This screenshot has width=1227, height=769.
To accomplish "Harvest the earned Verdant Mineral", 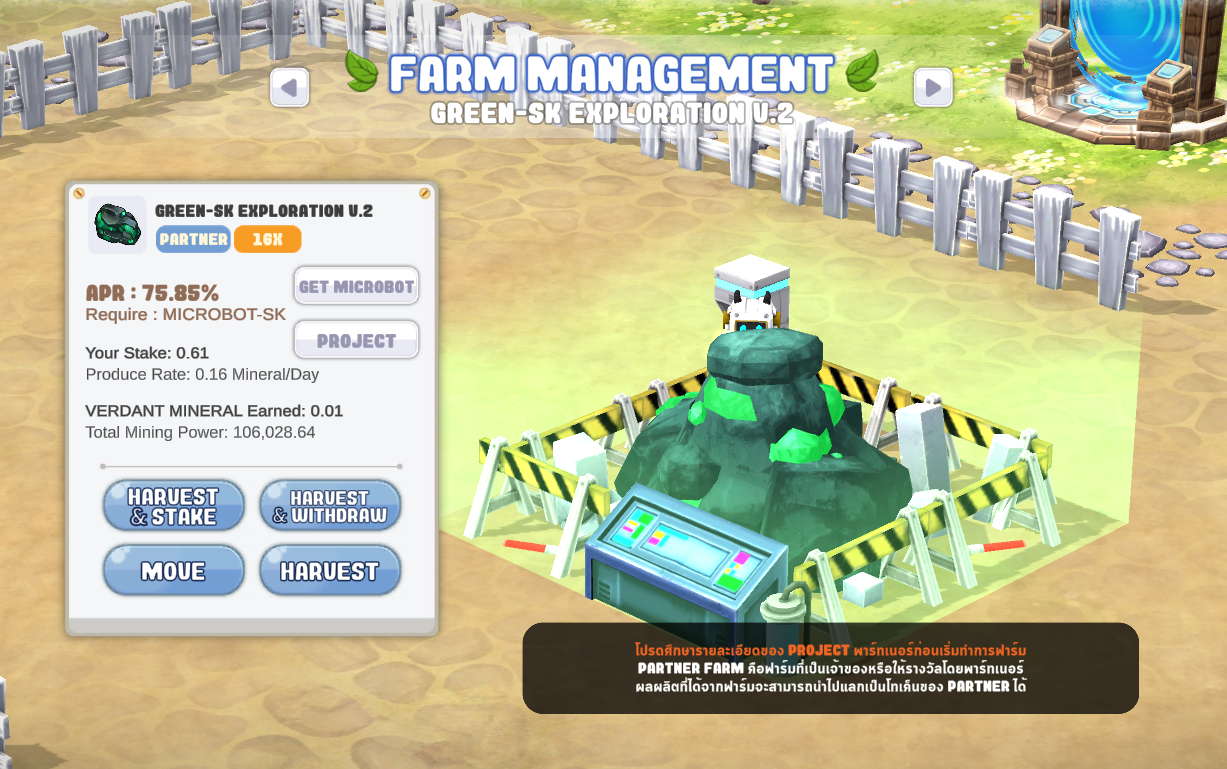I will pos(330,571).
